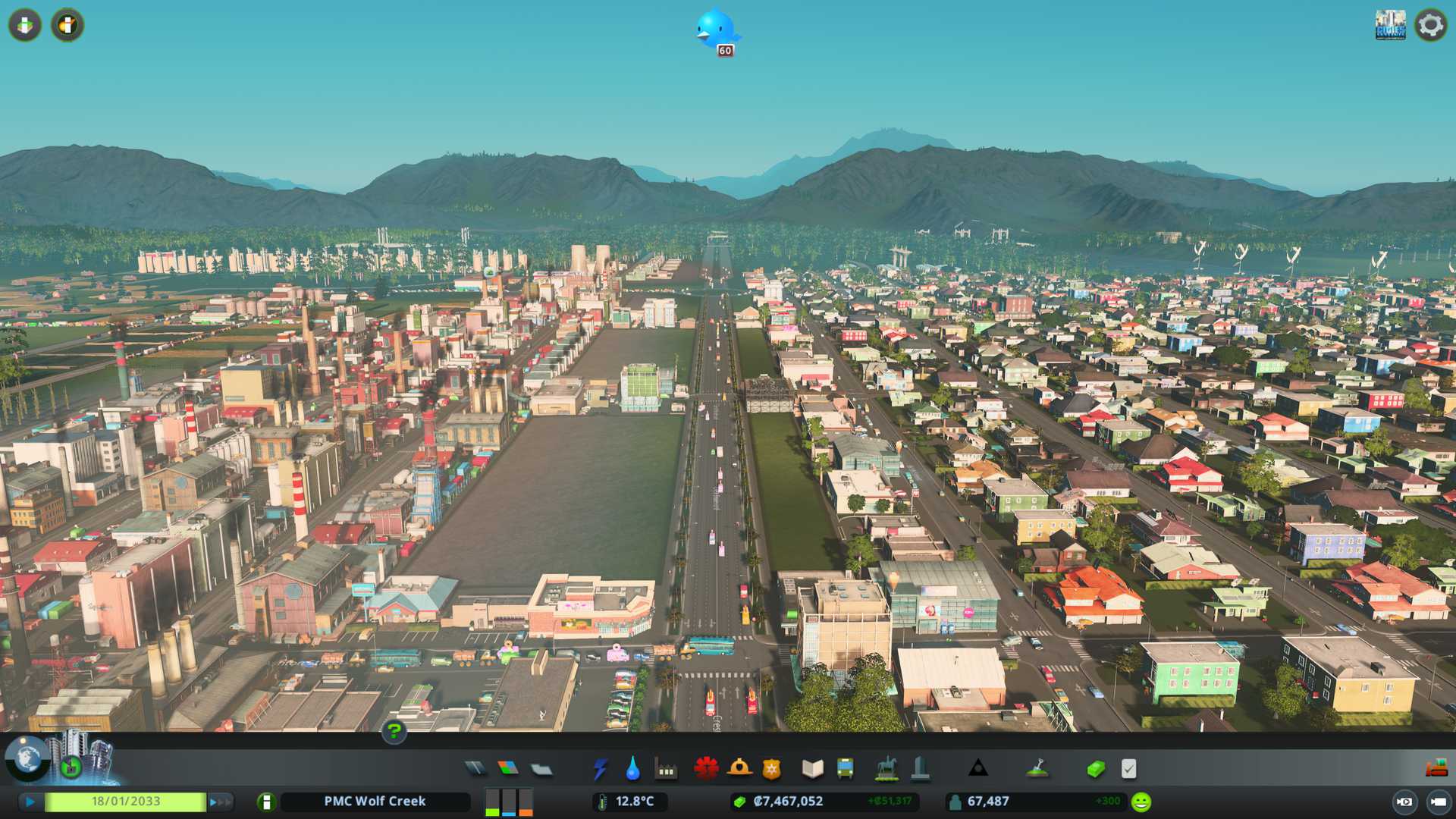
Task: Select the Zoning tool
Action: (508, 769)
